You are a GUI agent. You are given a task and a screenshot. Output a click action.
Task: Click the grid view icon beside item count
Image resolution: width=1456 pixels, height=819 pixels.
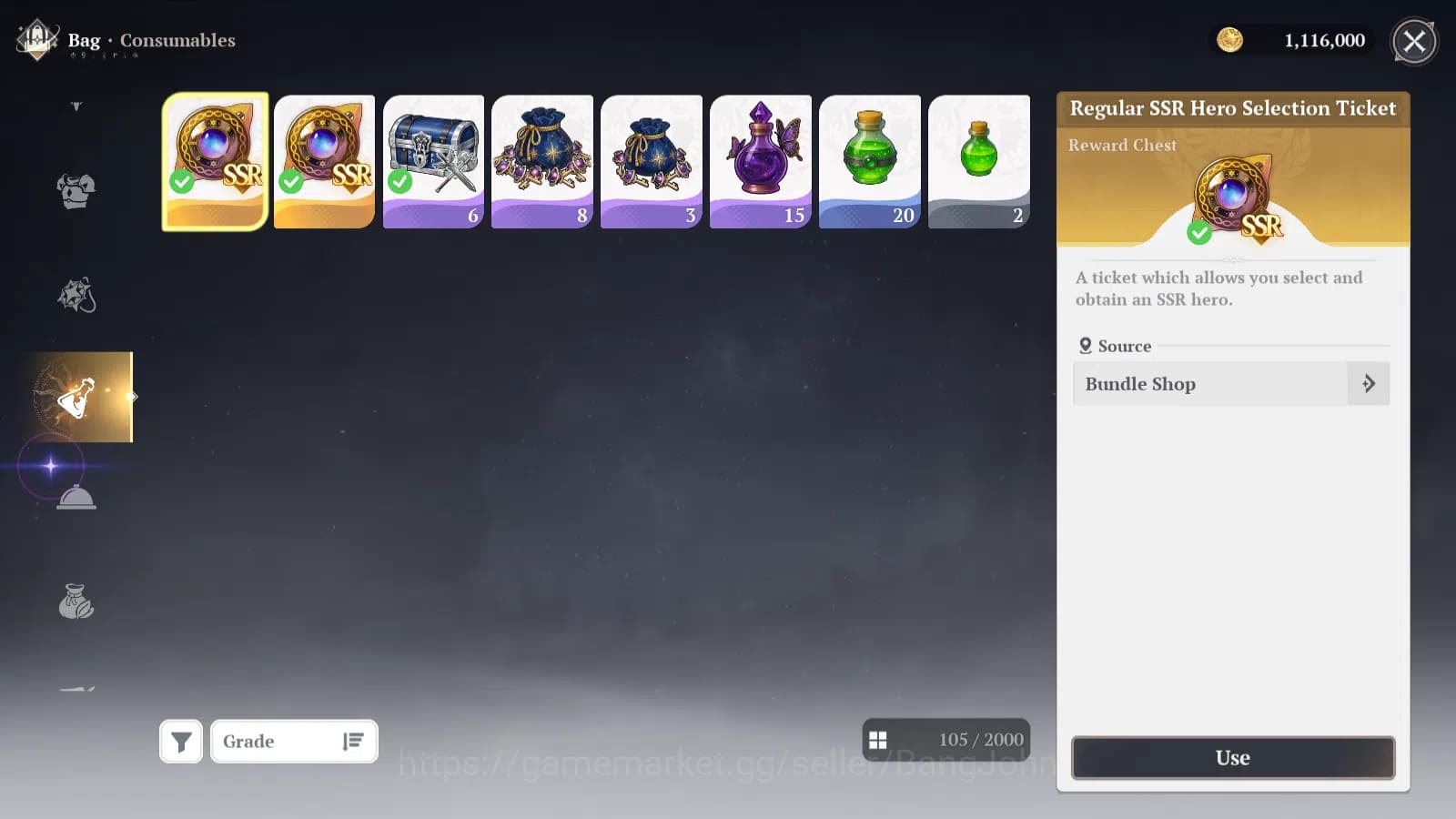(879, 740)
